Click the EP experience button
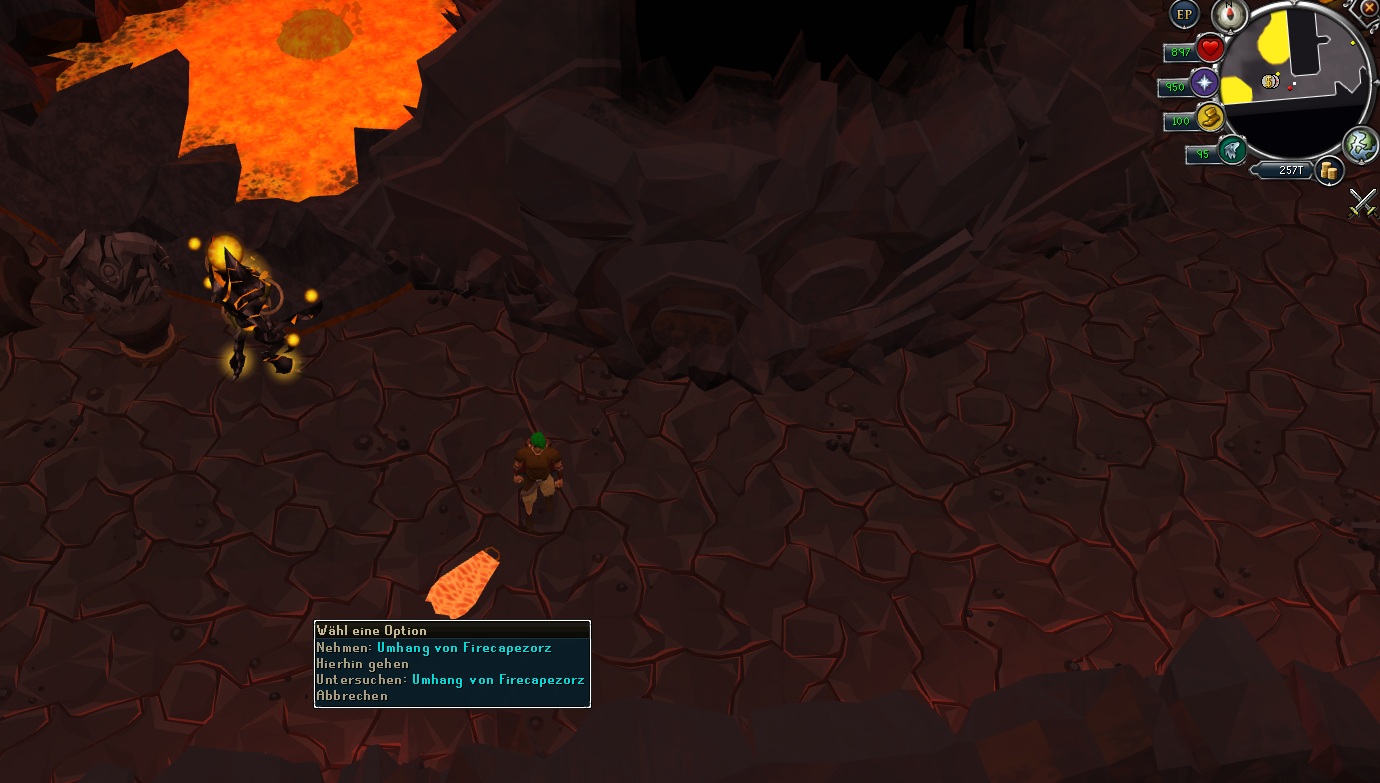 point(1184,14)
